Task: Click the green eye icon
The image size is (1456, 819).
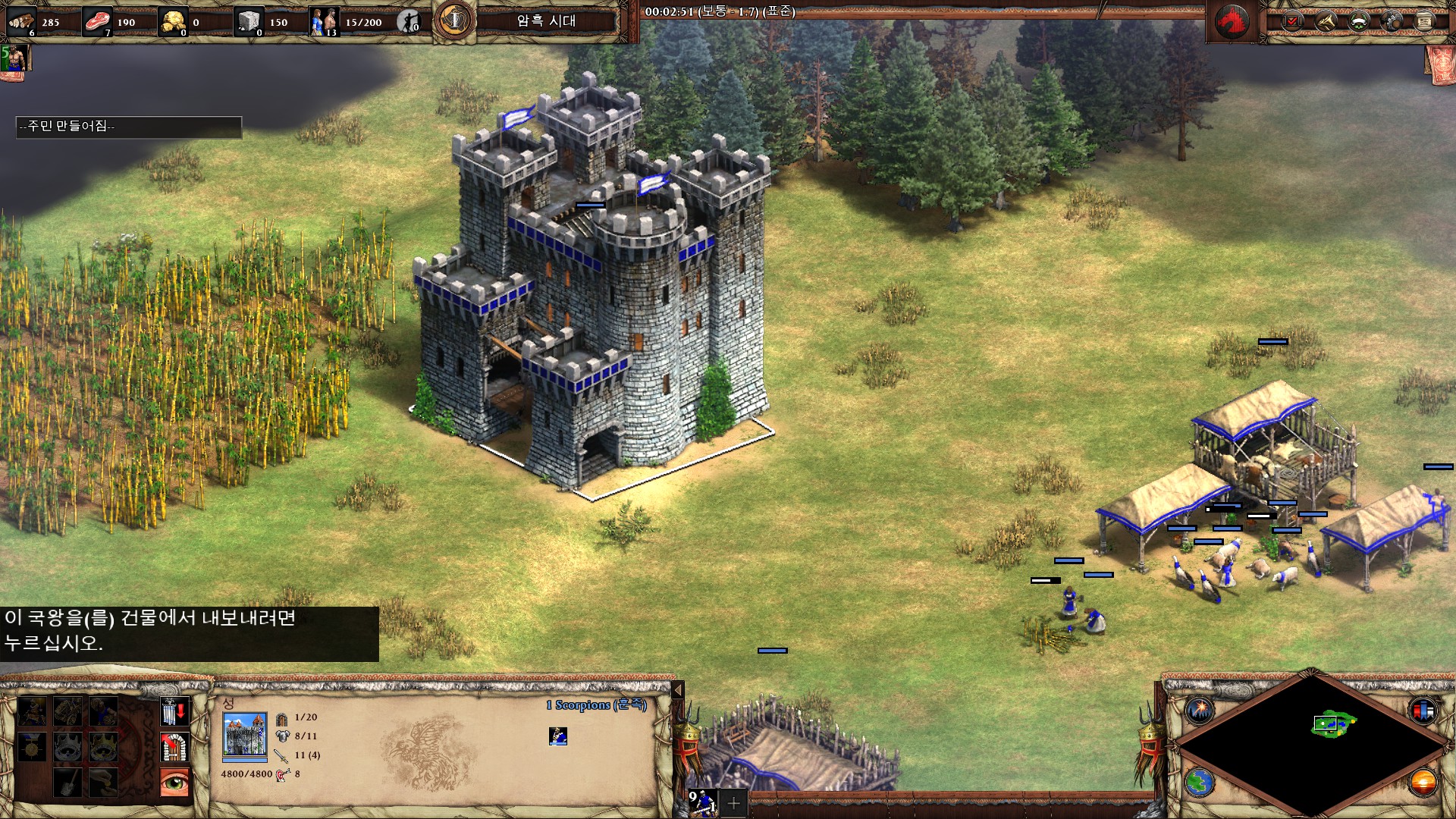Action: pyautogui.click(x=174, y=783)
